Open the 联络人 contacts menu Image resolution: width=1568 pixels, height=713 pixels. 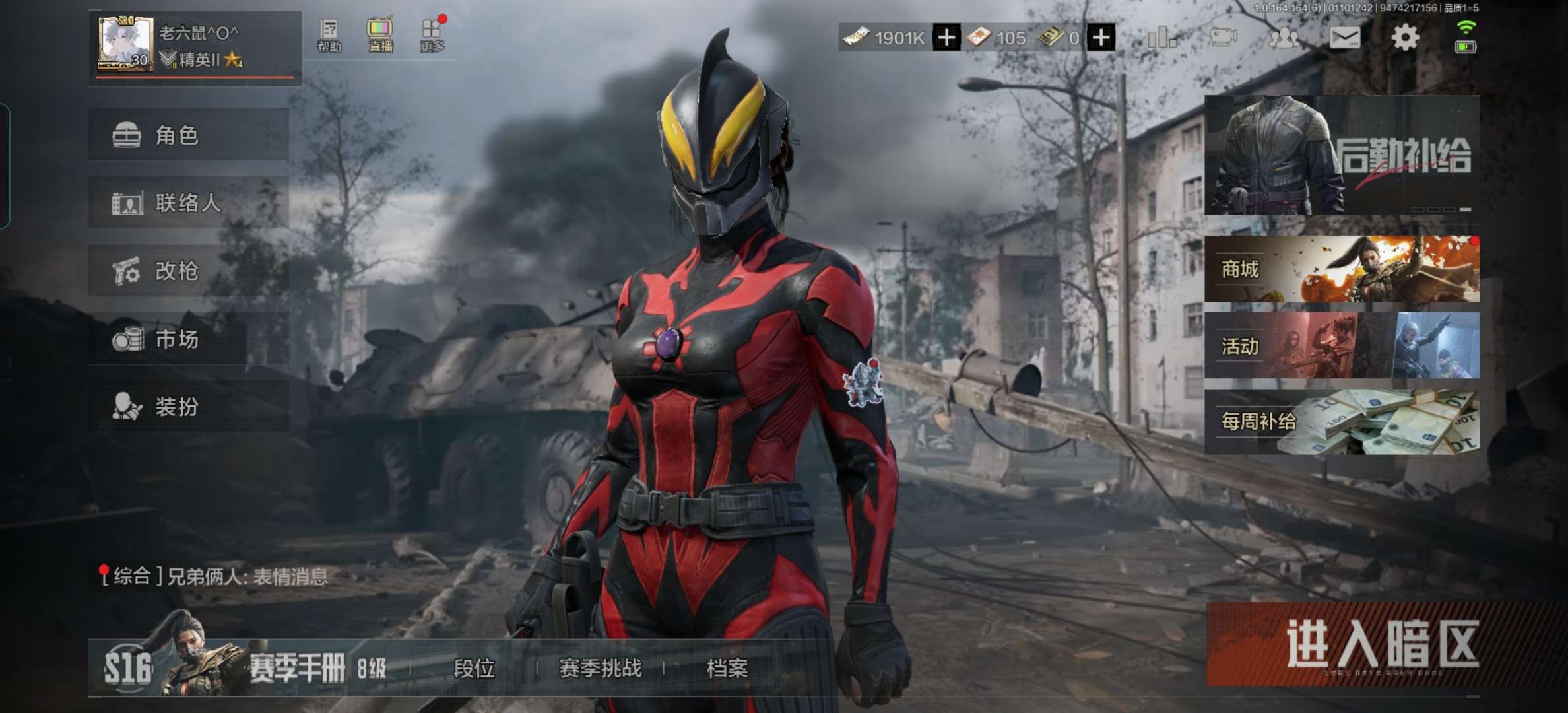(189, 203)
